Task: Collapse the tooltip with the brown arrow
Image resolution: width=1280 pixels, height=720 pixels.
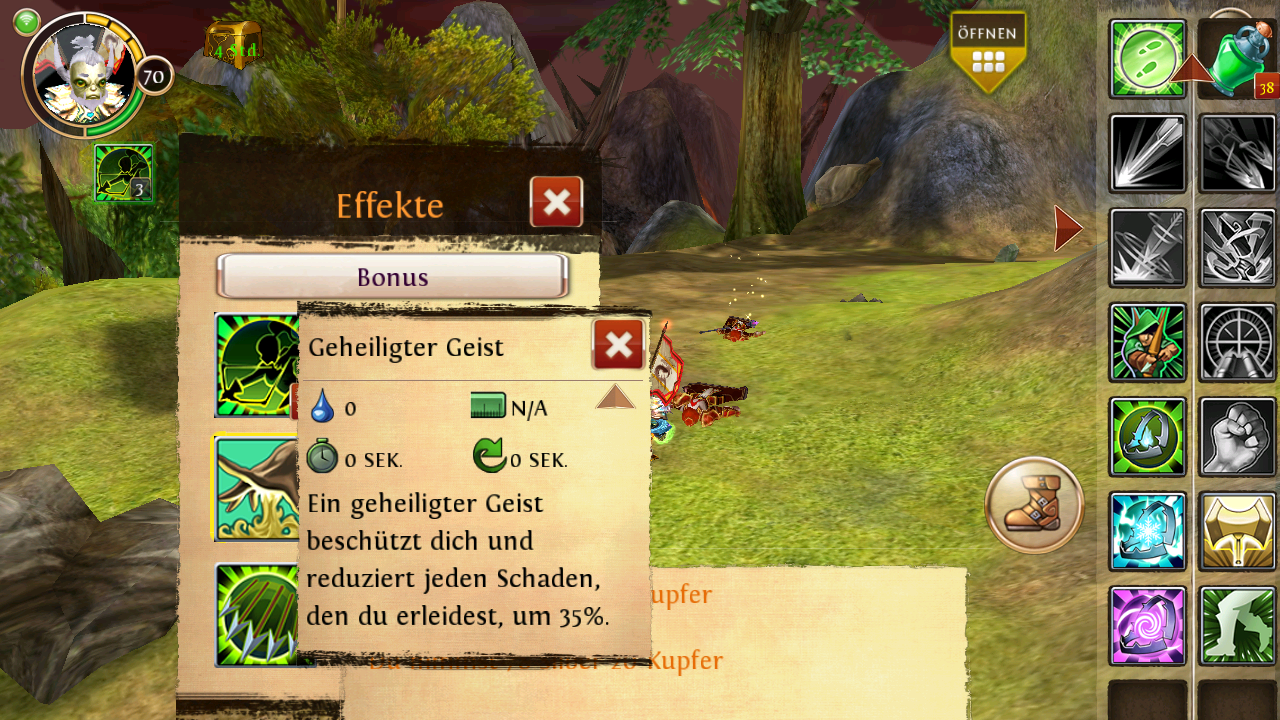Action: pyautogui.click(x=615, y=397)
